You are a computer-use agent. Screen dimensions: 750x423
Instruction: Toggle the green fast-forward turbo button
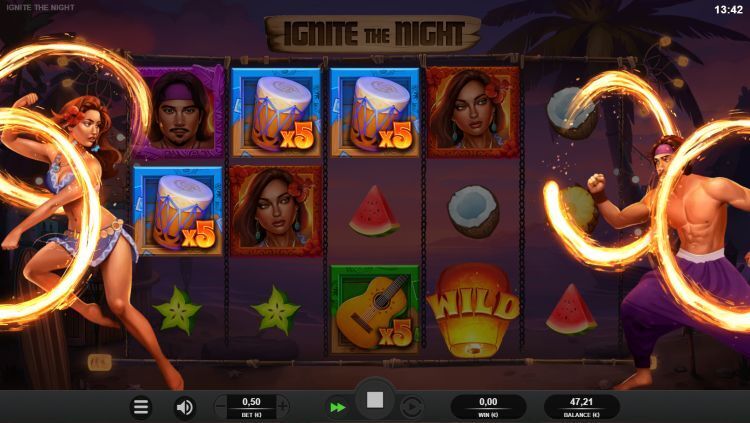point(337,407)
